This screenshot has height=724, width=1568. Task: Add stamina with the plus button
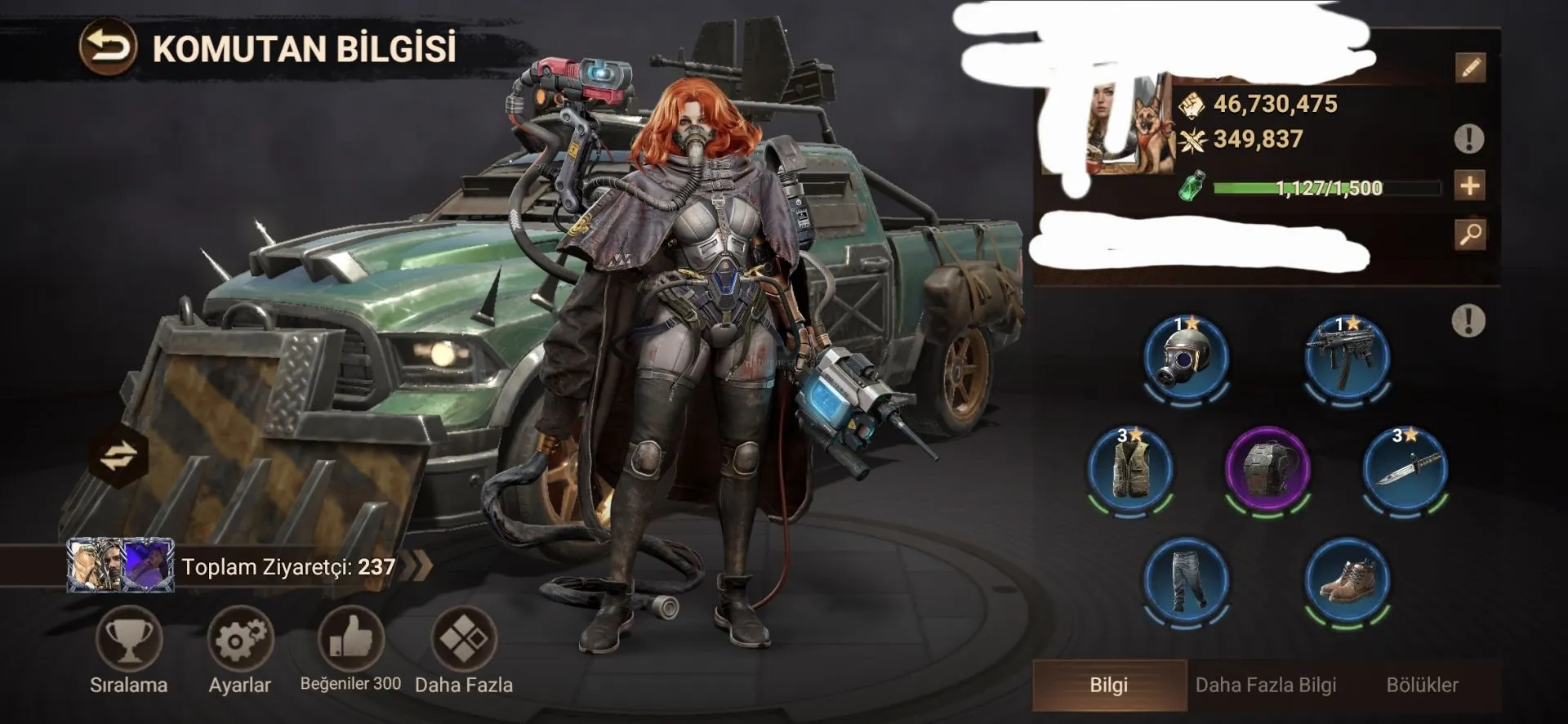point(1470,186)
